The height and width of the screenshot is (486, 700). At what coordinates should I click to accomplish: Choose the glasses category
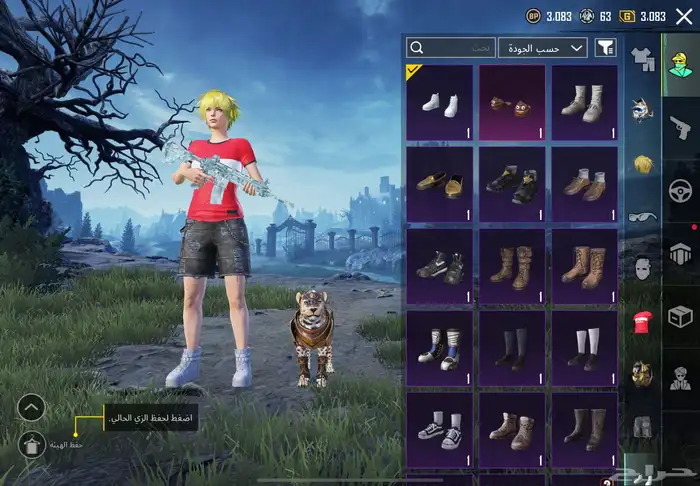[641, 214]
